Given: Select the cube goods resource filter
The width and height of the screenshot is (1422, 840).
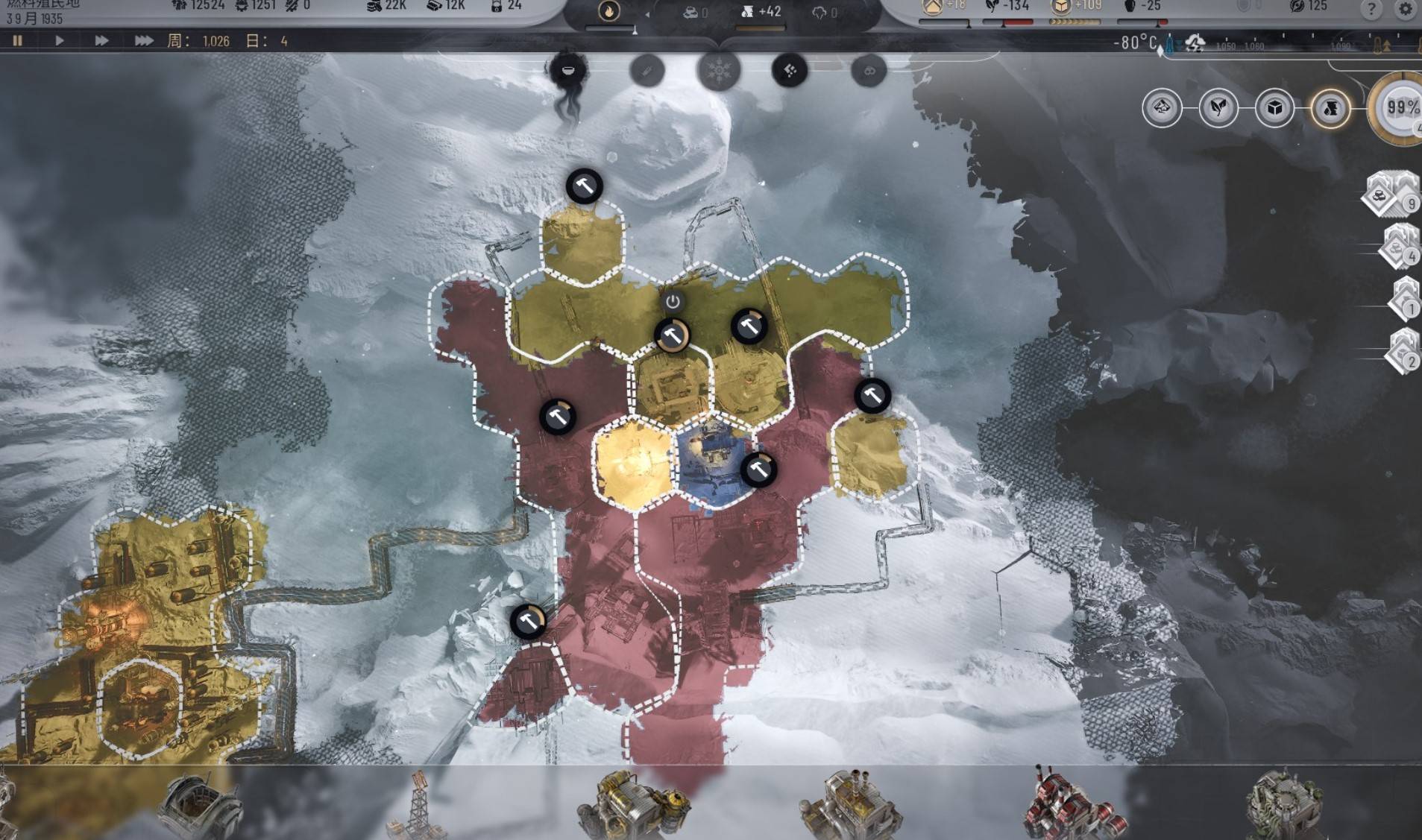Looking at the screenshot, I should (1274, 109).
